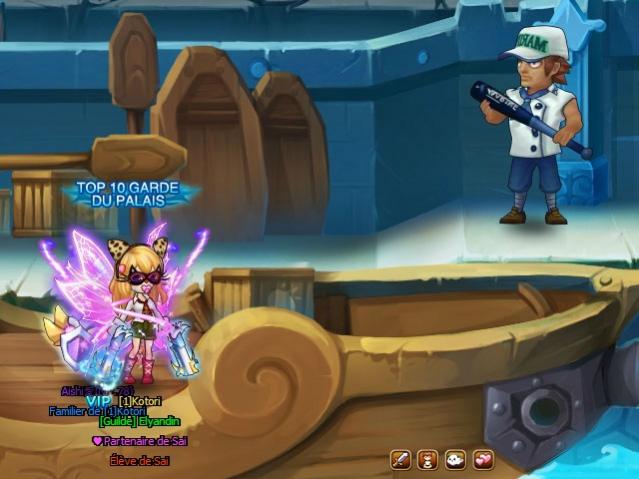The height and width of the screenshot is (479, 639).
Task: Open the brown-haired character icon
Action: (428, 460)
